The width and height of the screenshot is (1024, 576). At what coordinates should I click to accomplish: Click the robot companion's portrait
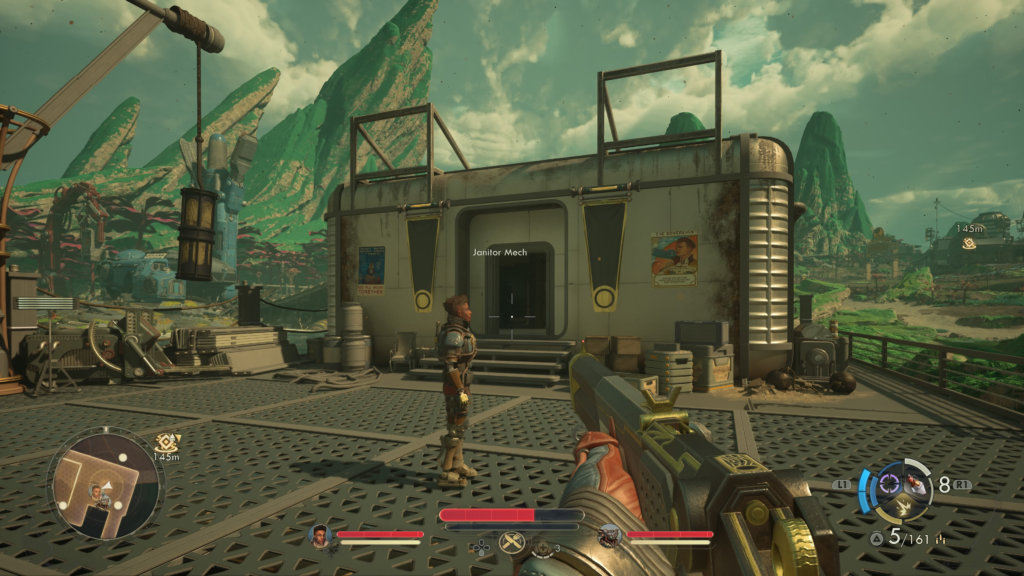click(608, 537)
